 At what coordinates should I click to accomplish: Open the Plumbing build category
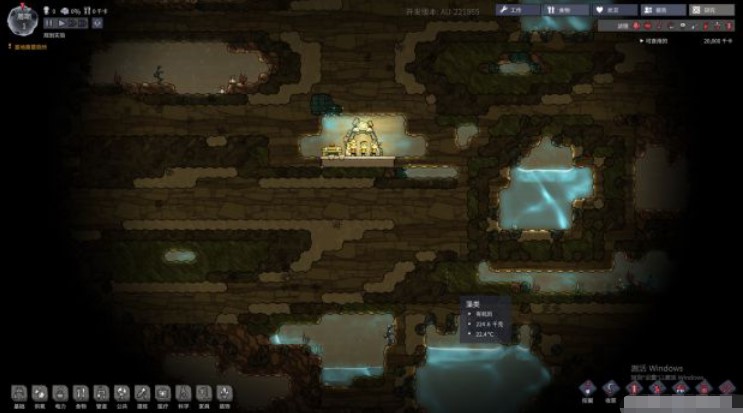click(101, 394)
